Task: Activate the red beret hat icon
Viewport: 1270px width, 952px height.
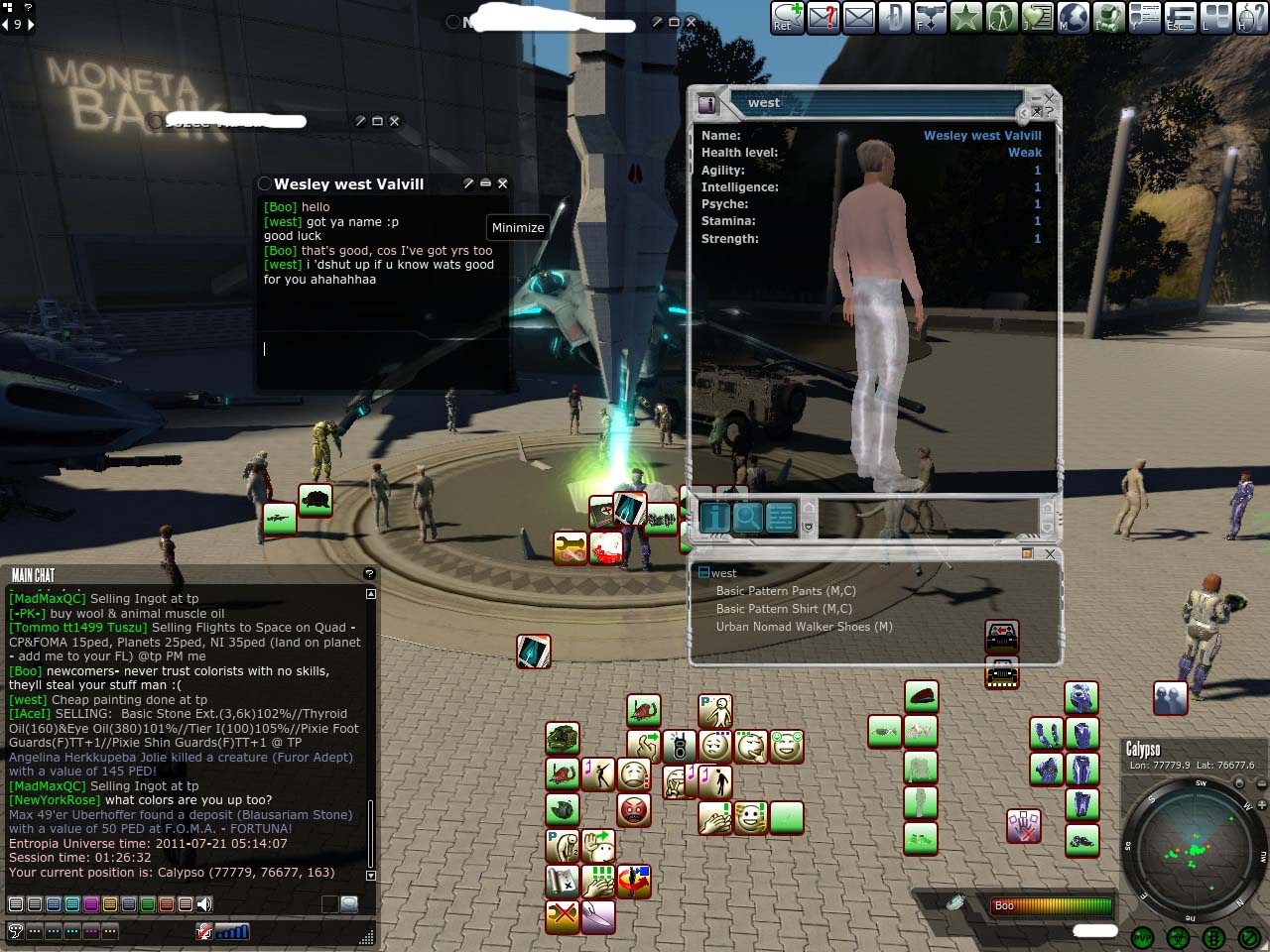Action: point(921,696)
